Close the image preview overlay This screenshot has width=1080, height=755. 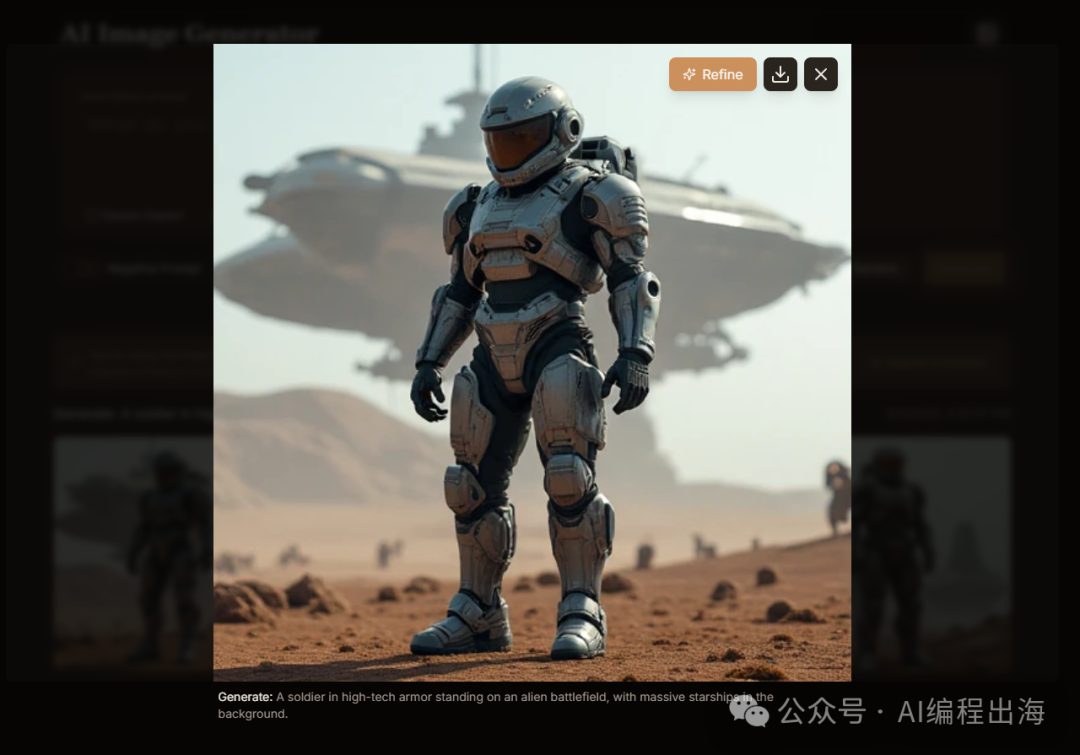point(821,74)
